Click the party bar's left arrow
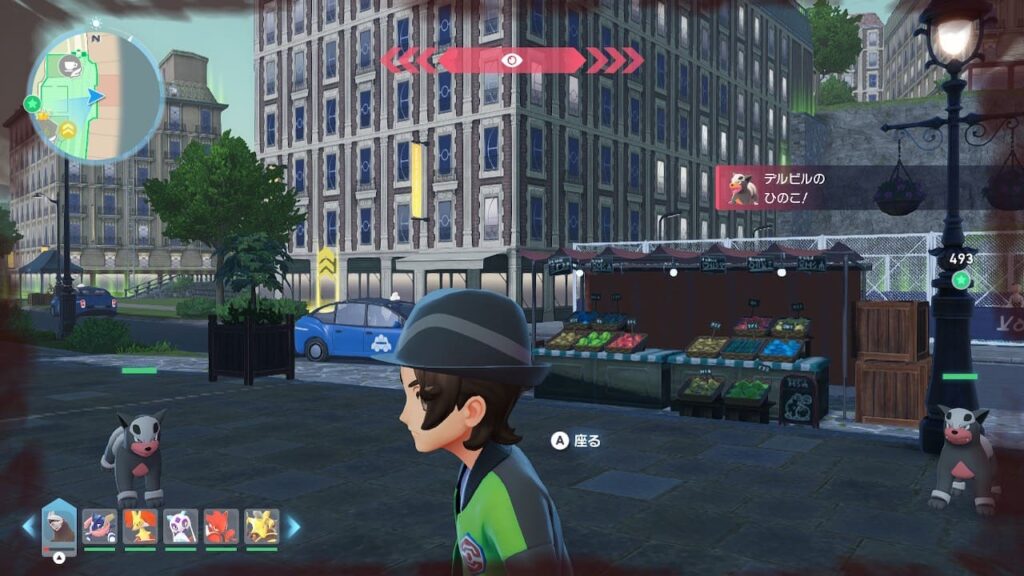Viewport: 1024px width, 576px height. [28, 526]
